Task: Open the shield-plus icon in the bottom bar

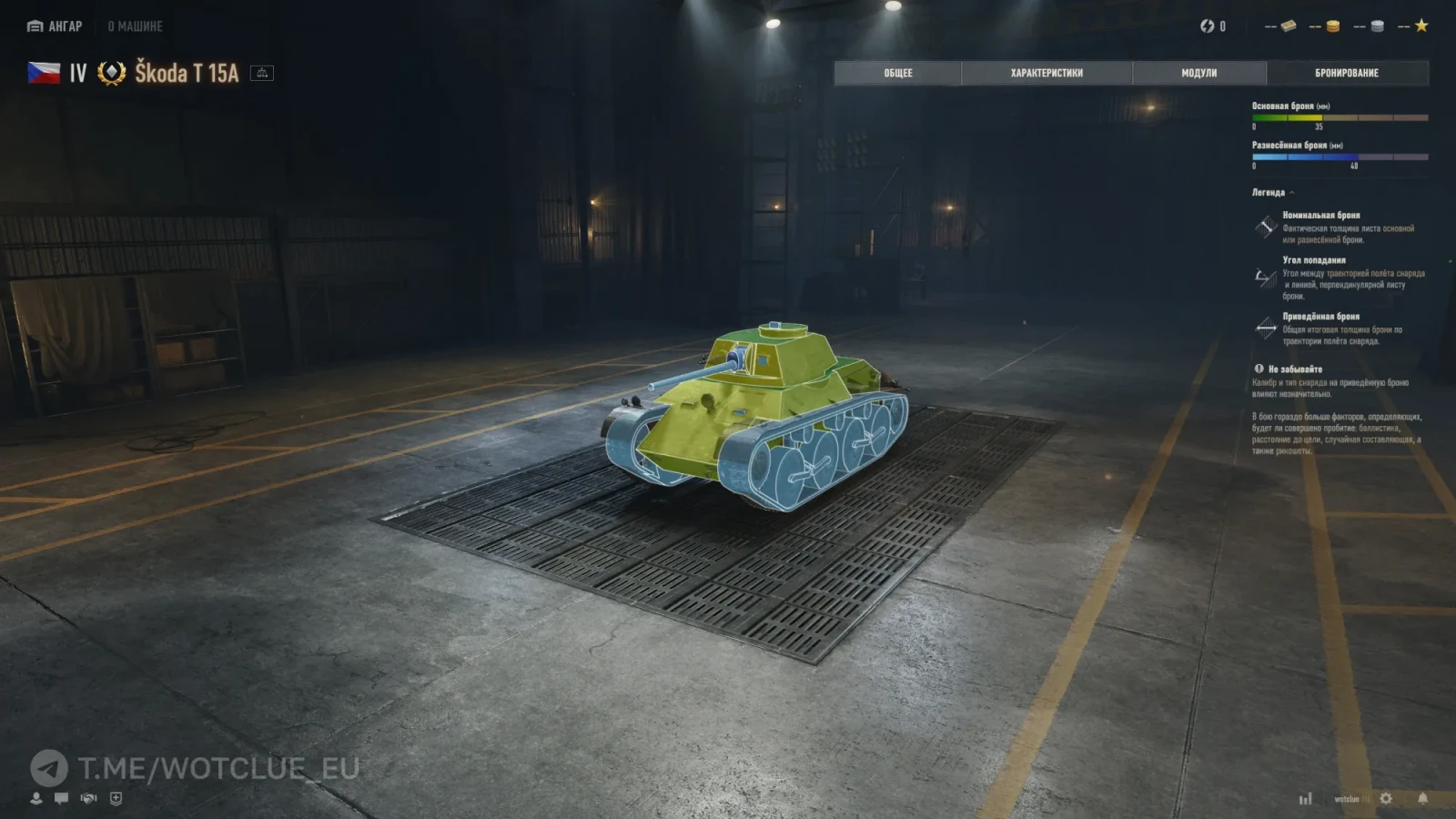Action: coord(116,798)
